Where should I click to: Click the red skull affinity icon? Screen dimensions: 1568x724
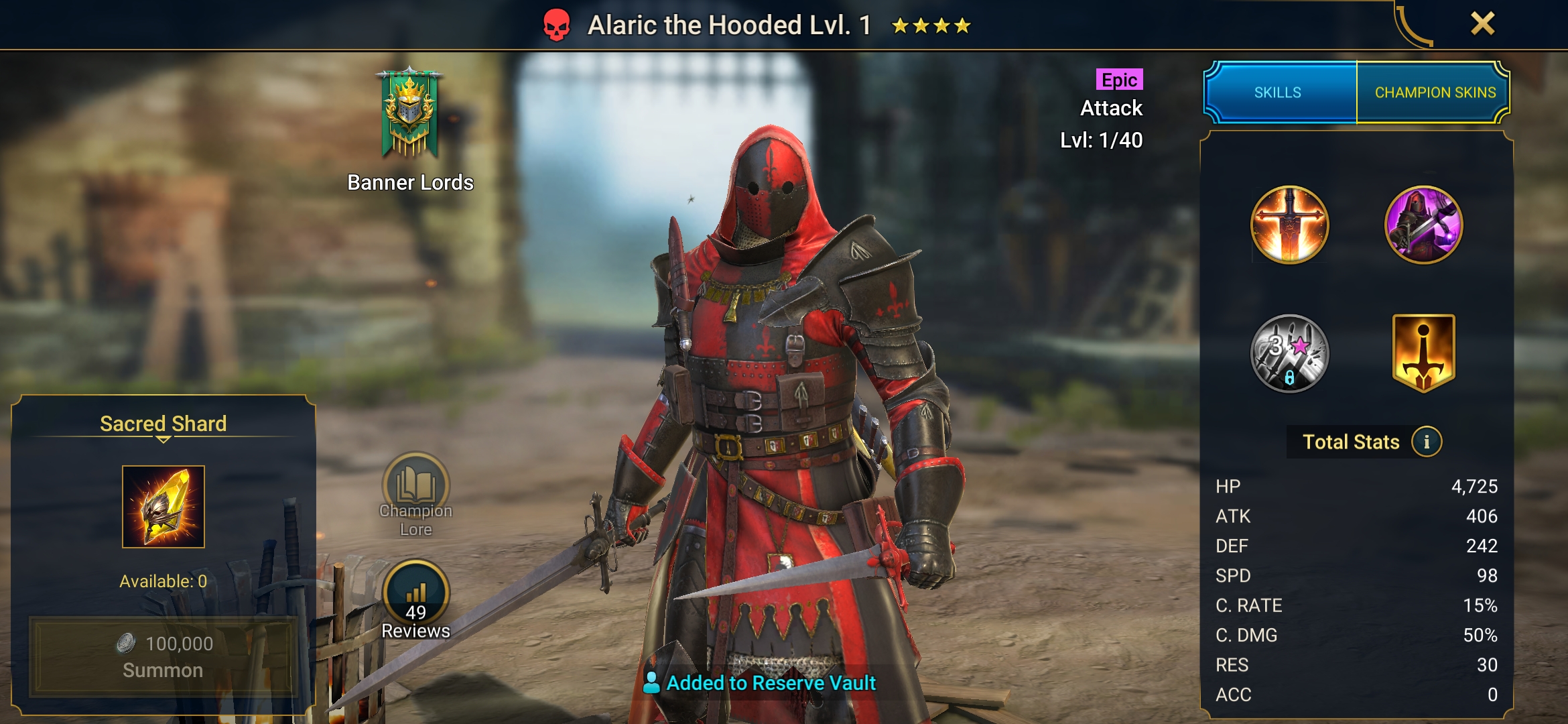[556, 25]
